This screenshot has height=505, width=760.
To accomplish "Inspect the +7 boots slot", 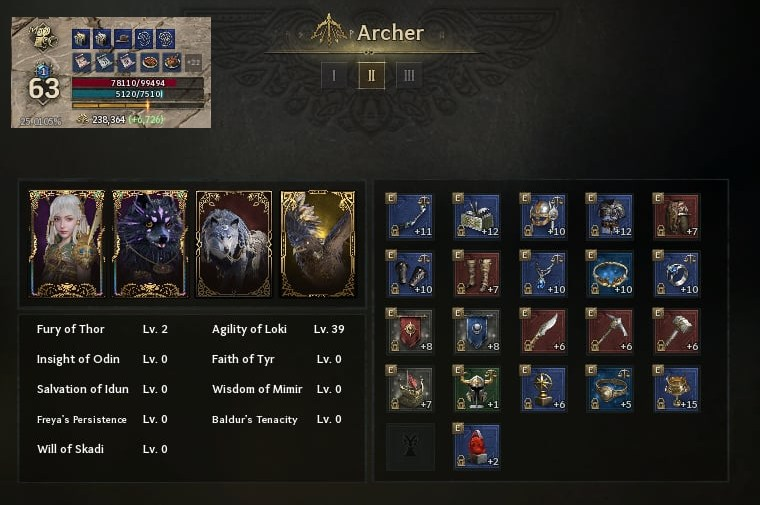I will pos(476,273).
